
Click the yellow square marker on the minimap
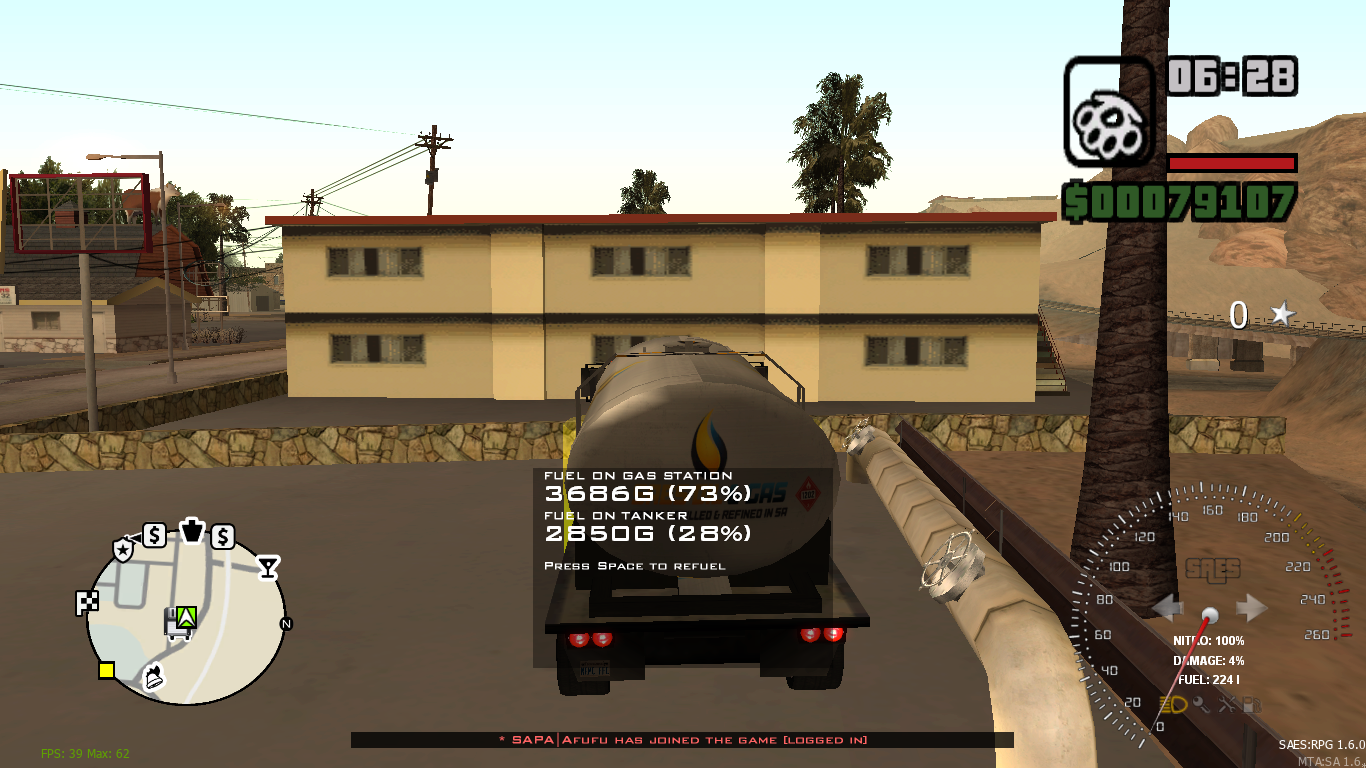click(x=106, y=671)
